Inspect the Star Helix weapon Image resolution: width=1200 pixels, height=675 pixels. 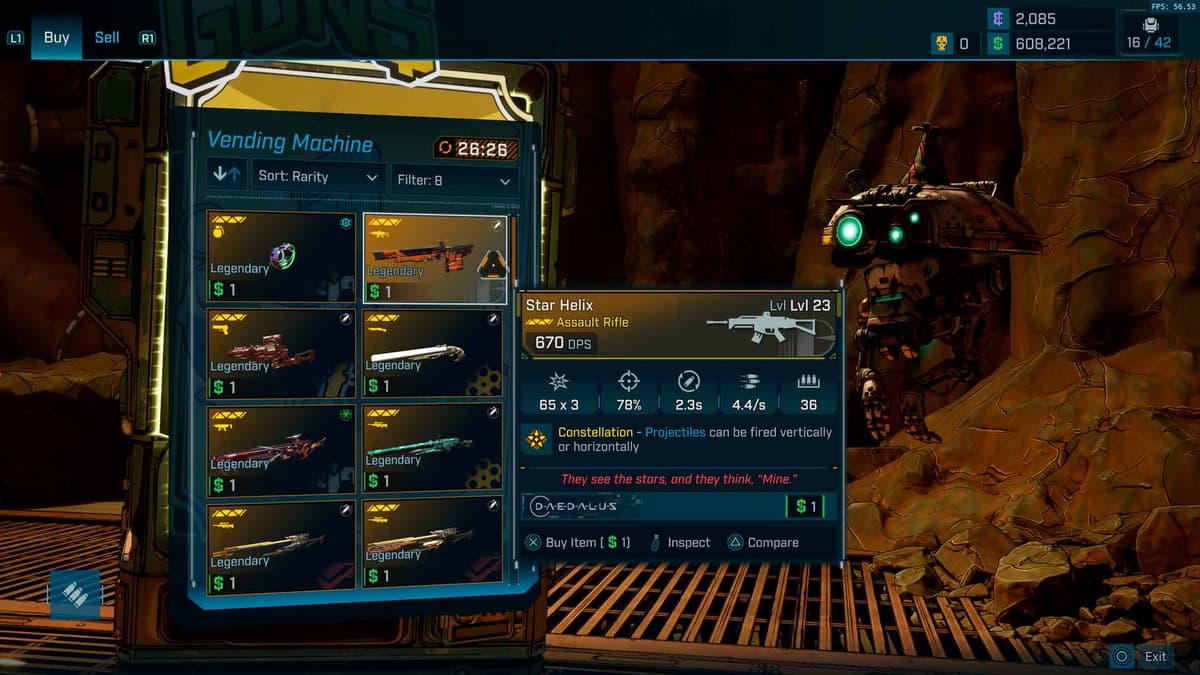pyautogui.click(x=679, y=542)
